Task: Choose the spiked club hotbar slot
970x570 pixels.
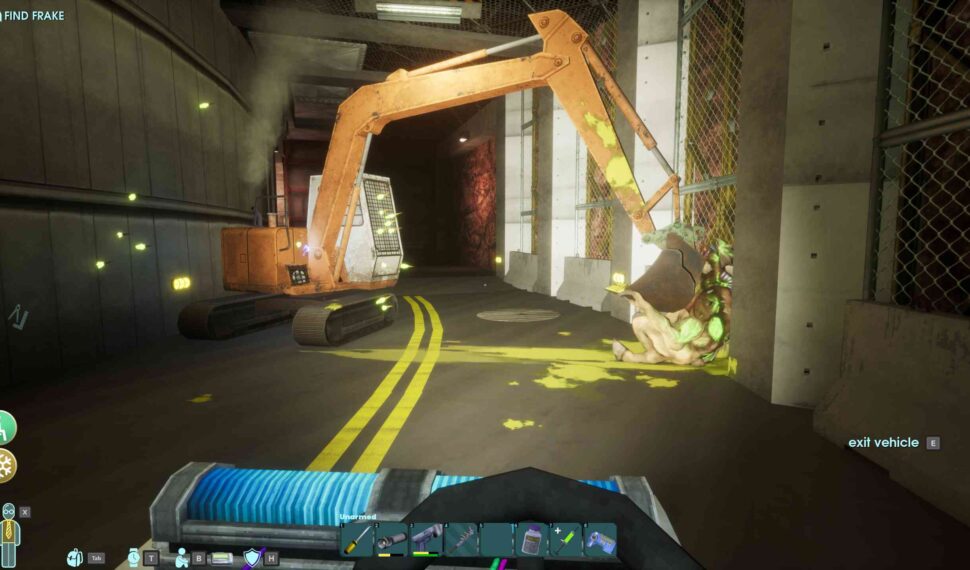Action: click(461, 540)
